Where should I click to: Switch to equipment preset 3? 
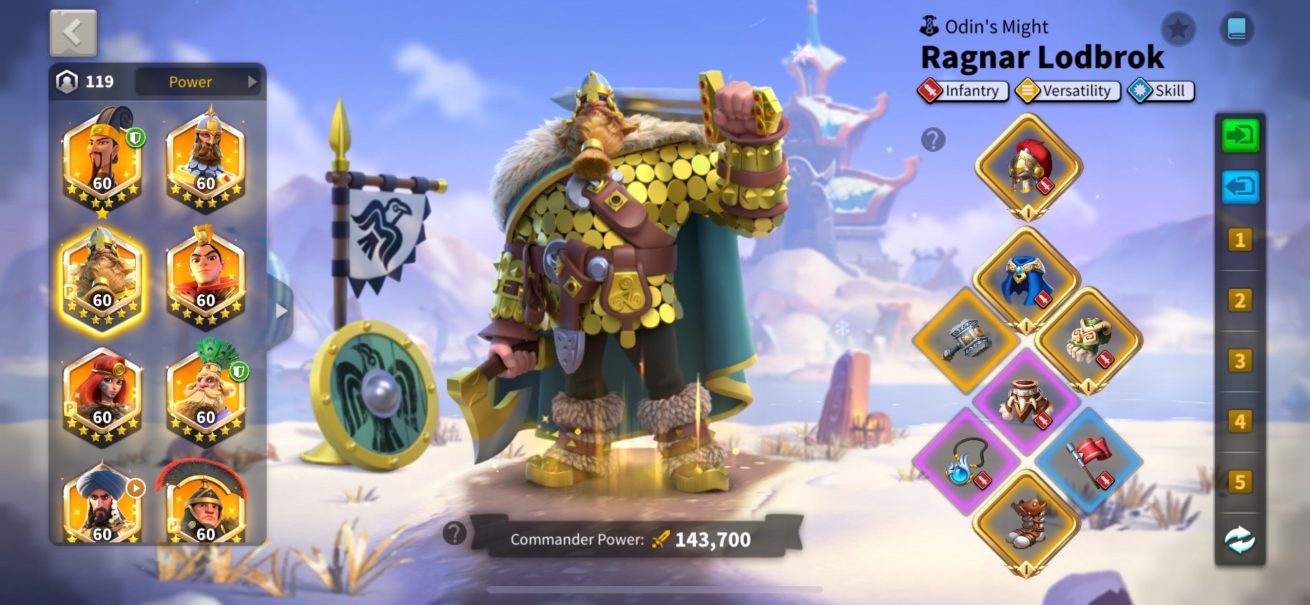click(1240, 361)
